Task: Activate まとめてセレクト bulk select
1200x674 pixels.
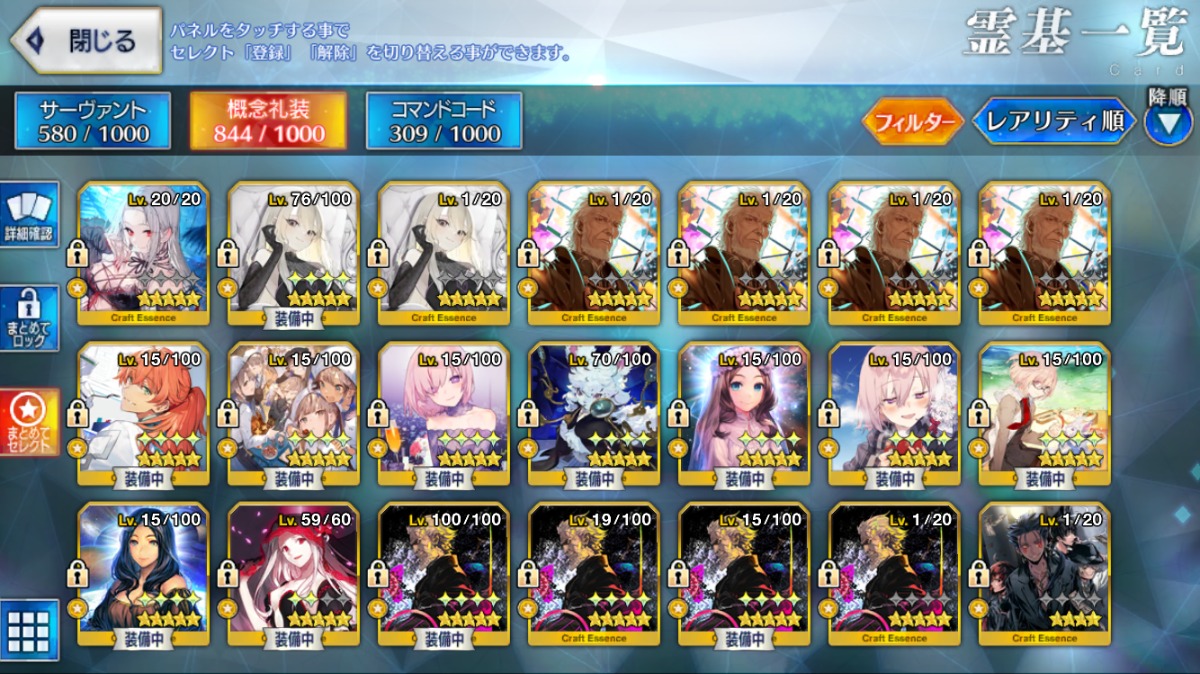Action: point(31,421)
